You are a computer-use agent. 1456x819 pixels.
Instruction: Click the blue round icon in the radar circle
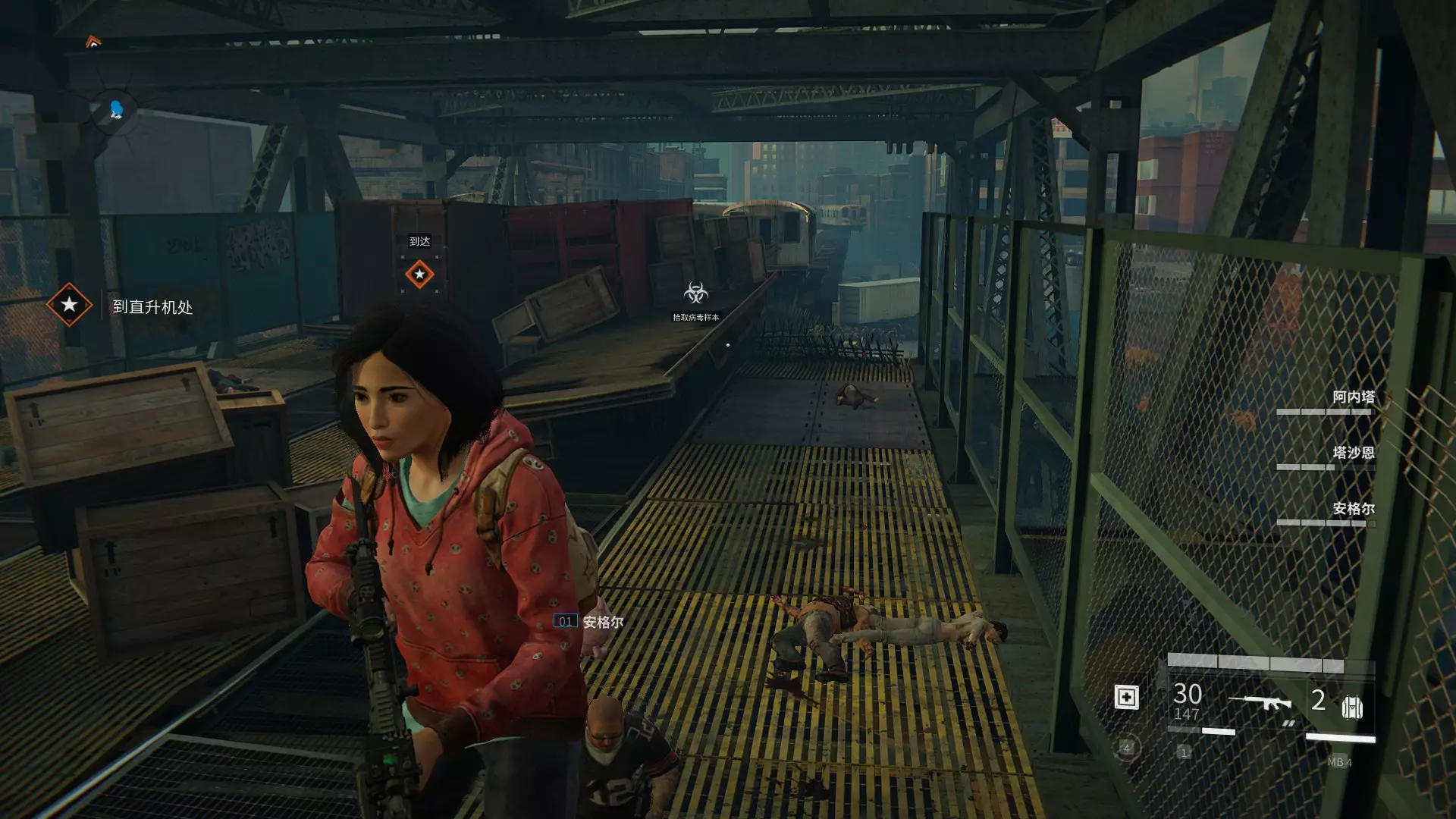(x=116, y=111)
